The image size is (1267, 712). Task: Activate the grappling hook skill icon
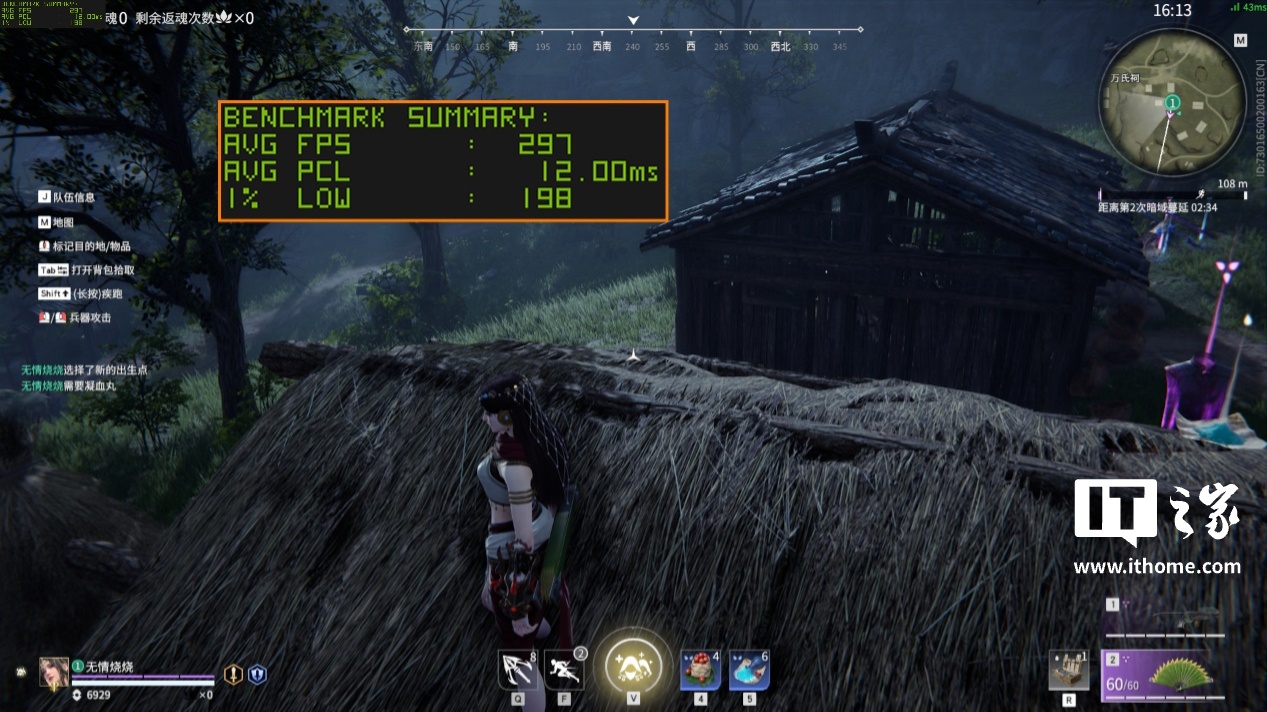[x=517, y=670]
